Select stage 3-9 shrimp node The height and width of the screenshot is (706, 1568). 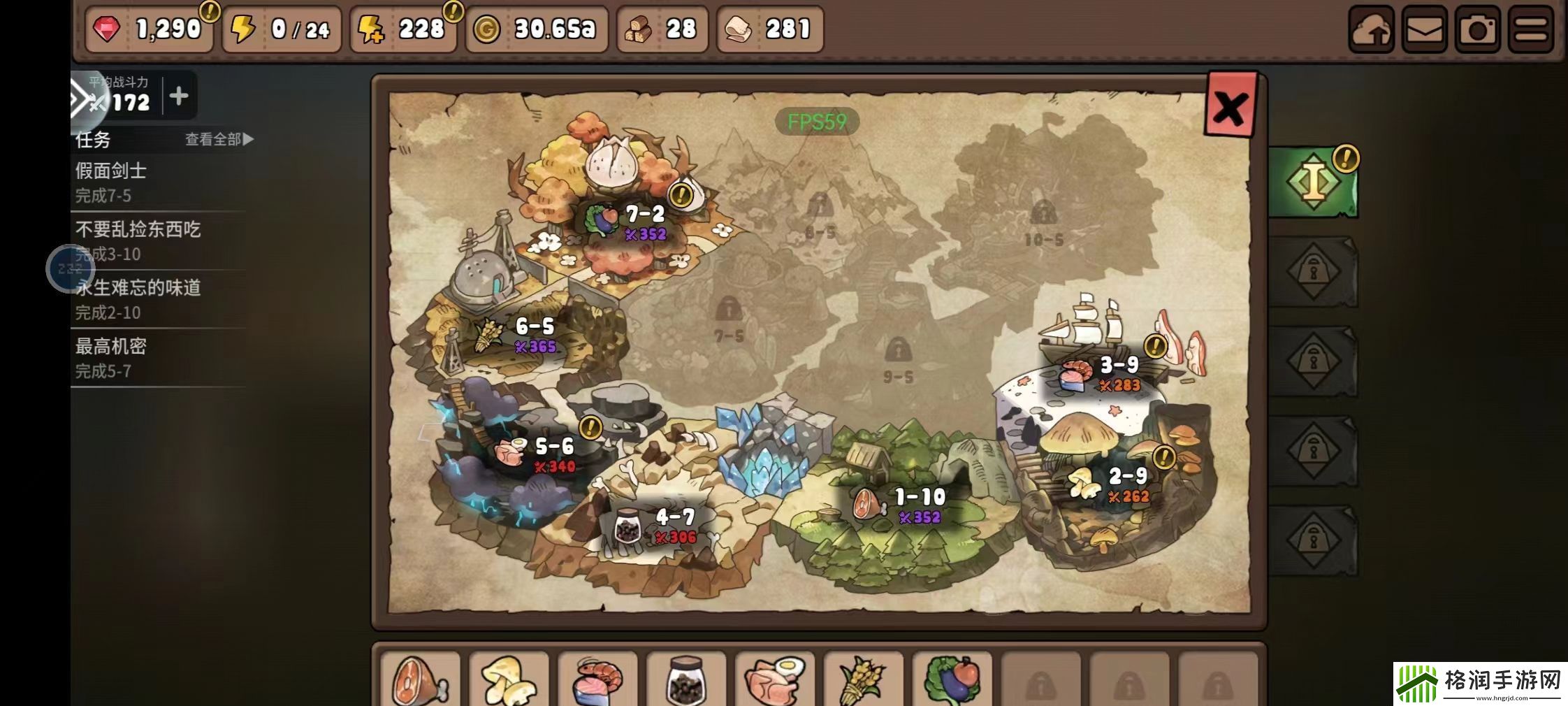(x=1118, y=373)
